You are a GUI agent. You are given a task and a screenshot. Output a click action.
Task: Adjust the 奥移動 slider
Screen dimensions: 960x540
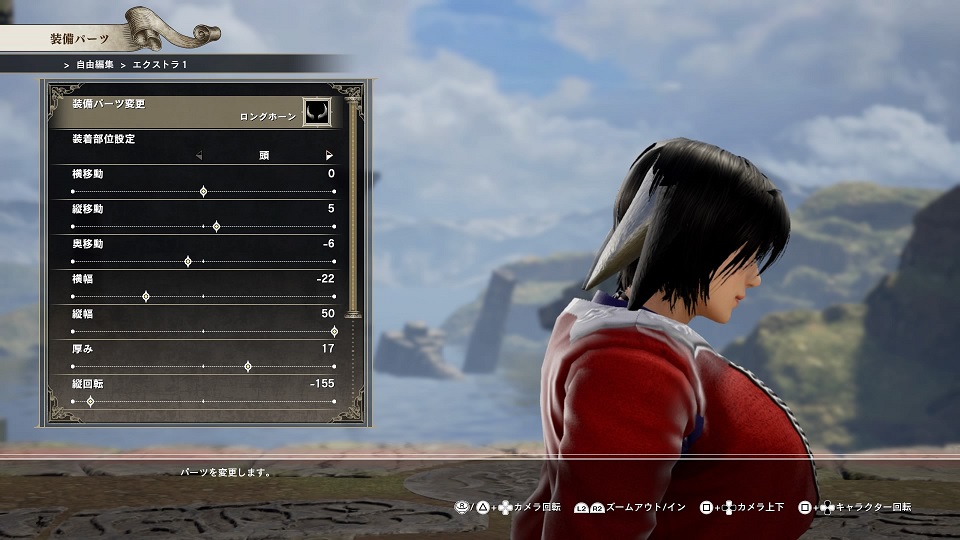tap(188, 261)
